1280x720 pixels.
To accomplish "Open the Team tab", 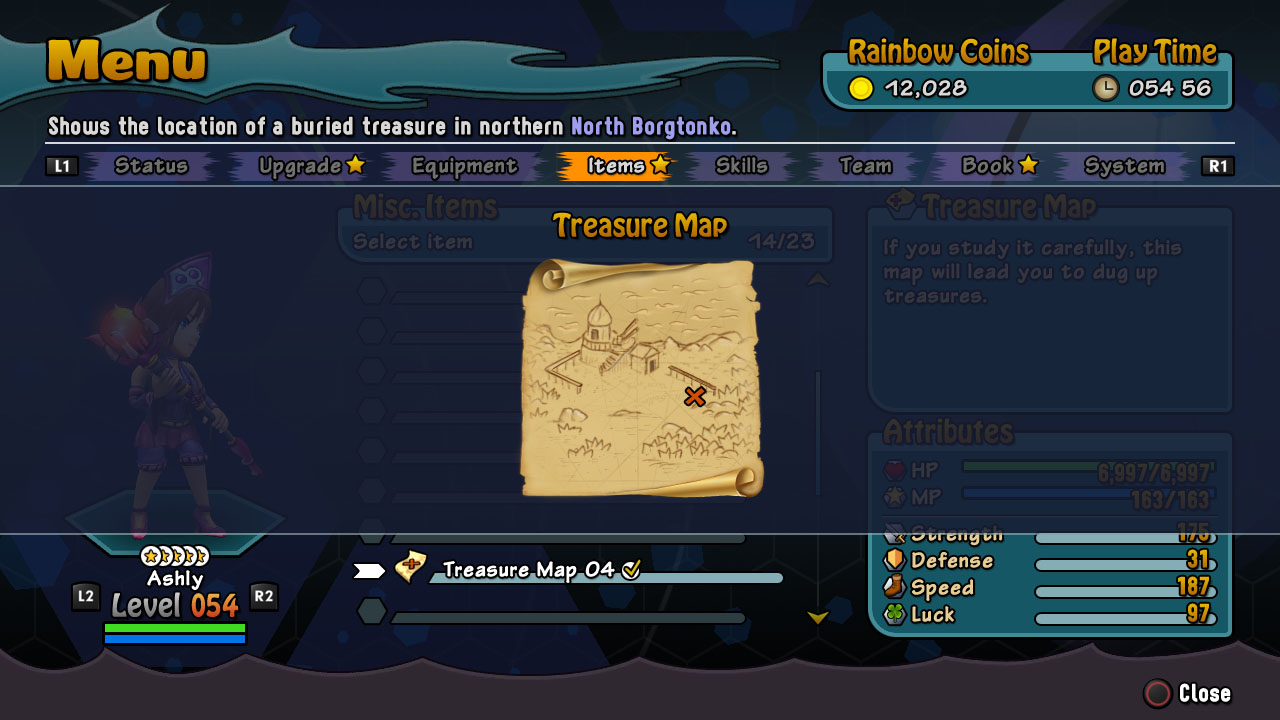I will pos(865,166).
